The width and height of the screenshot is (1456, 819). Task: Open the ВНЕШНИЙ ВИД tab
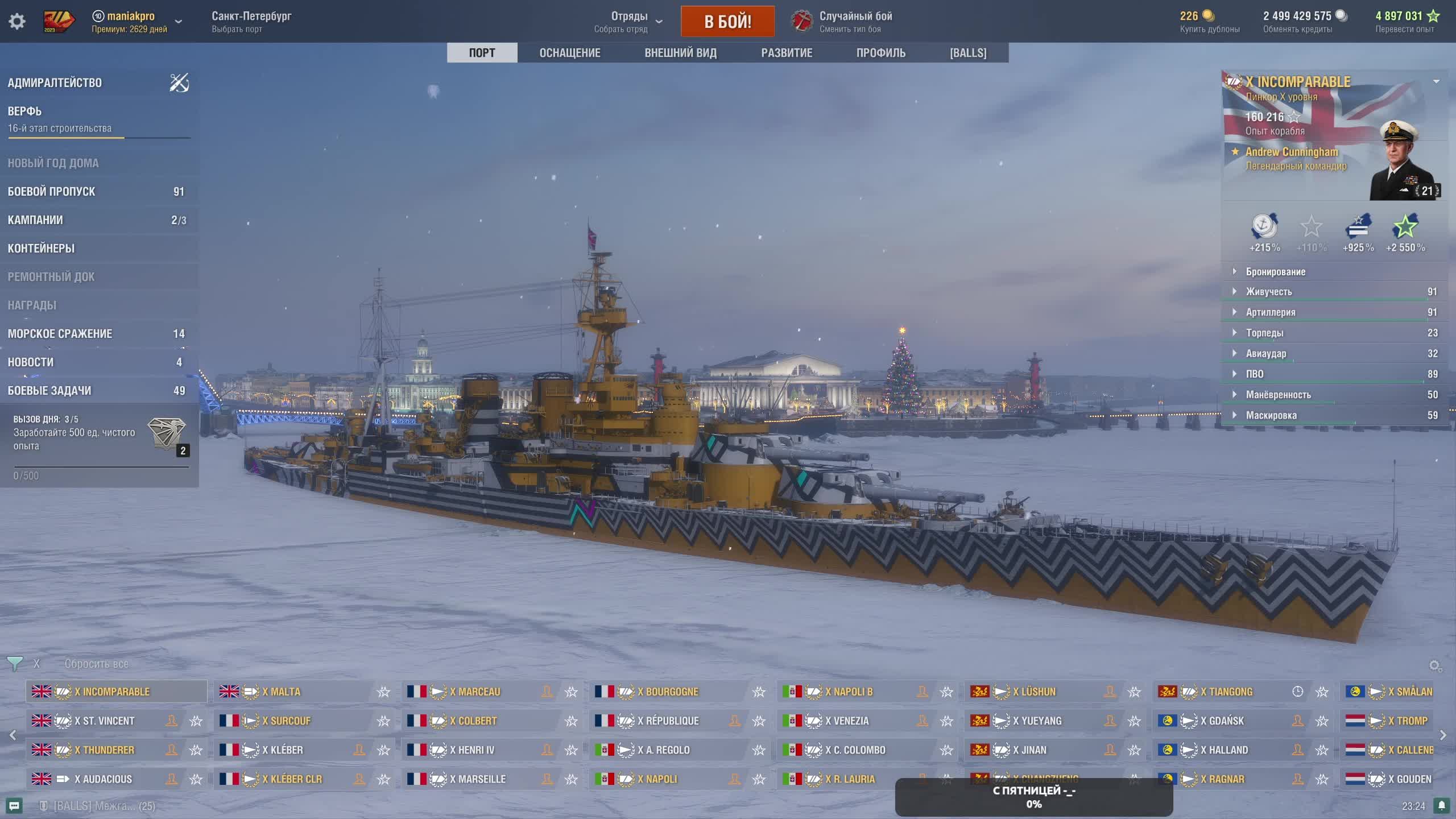680,53
